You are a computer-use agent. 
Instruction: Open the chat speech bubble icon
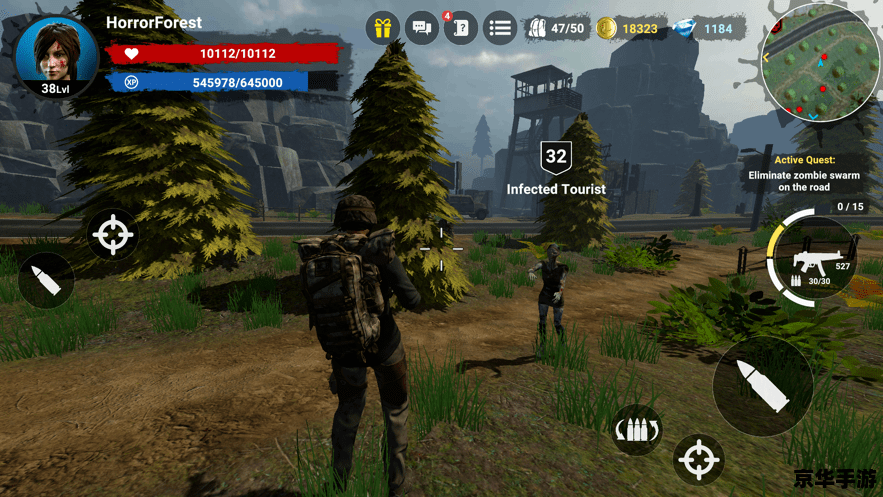pyautogui.click(x=421, y=28)
